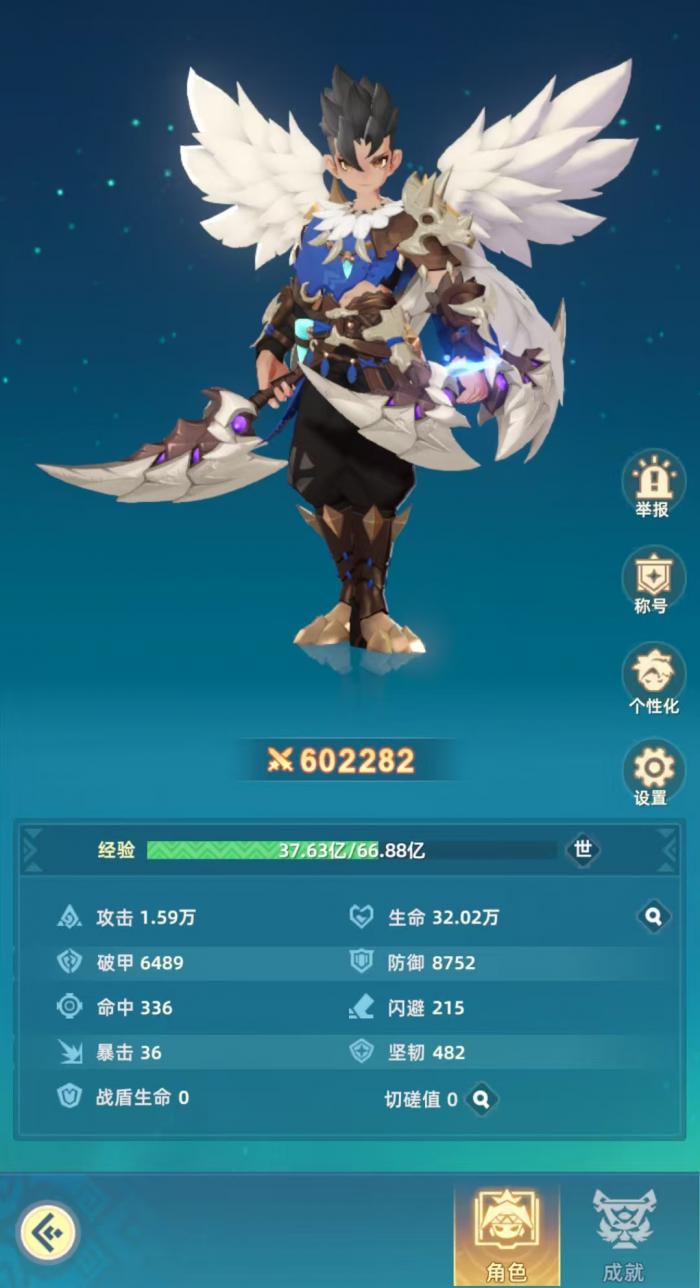The height and width of the screenshot is (1288, 700).
Task: Open the 举报 report button
Action: pos(653,482)
